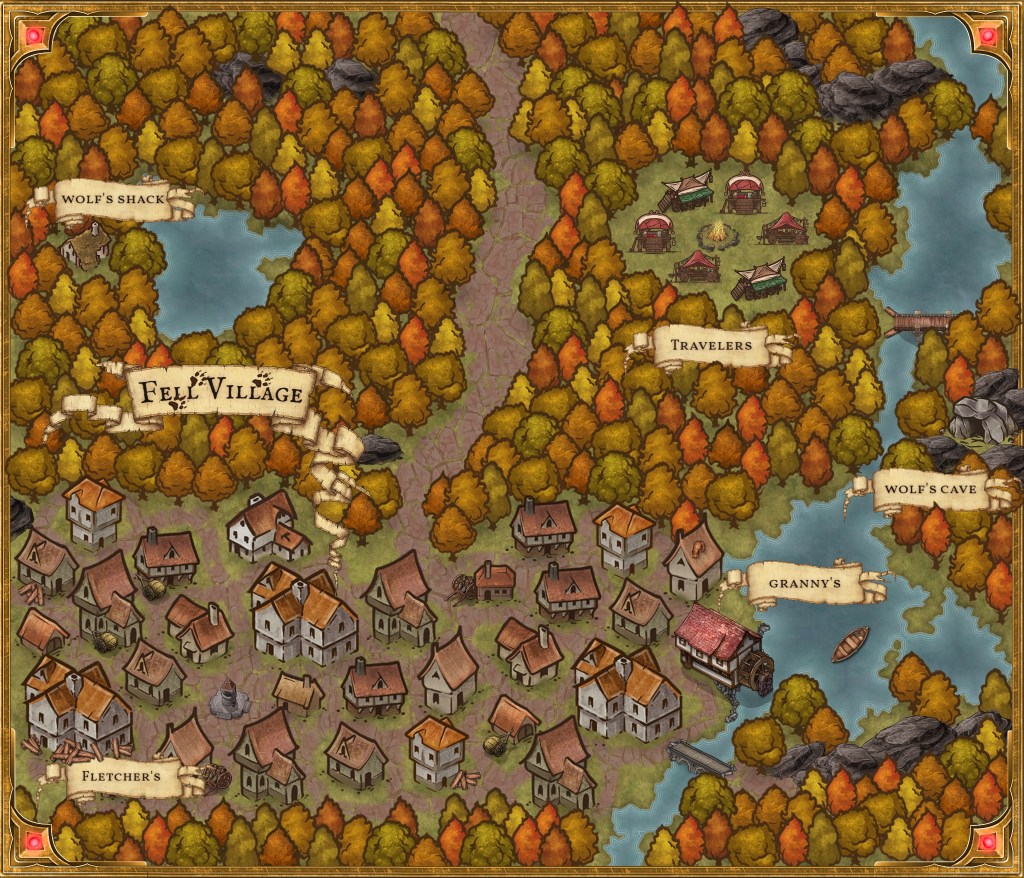Select the Wolf's Shack location banner
This screenshot has height=878, width=1024.
[x=112, y=200]
